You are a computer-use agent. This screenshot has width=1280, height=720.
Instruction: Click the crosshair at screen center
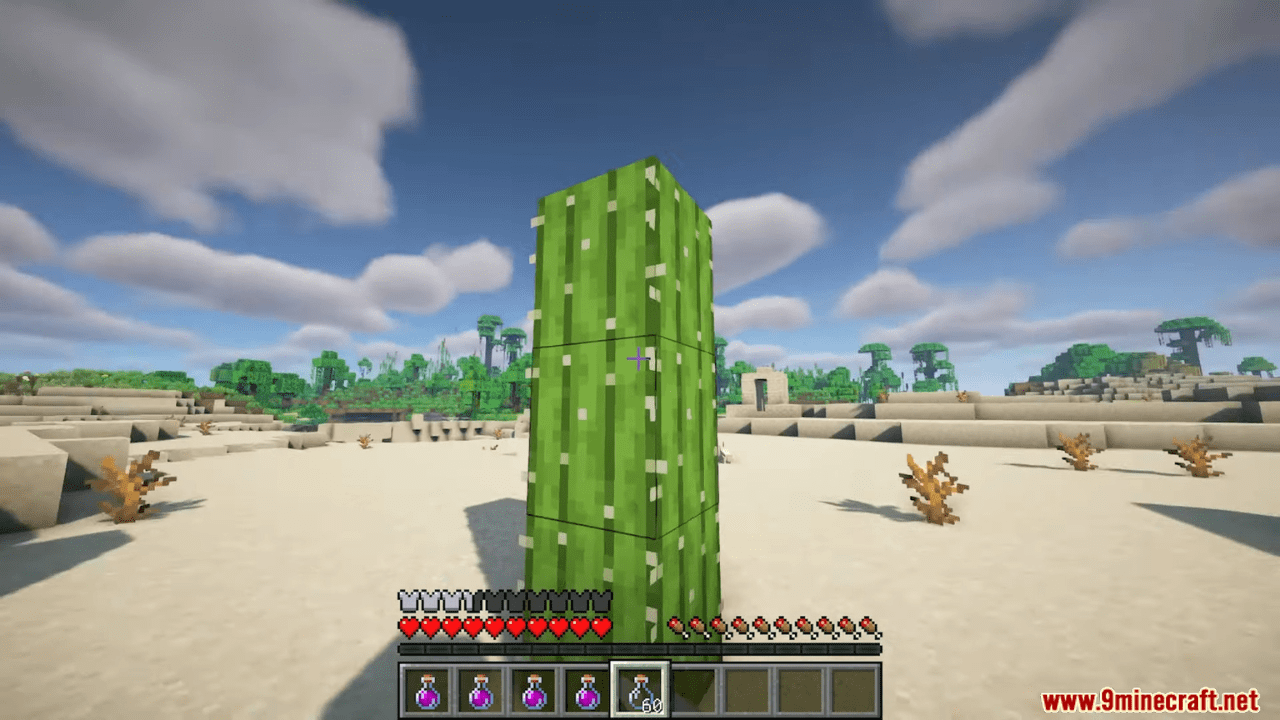coord(640,358)
